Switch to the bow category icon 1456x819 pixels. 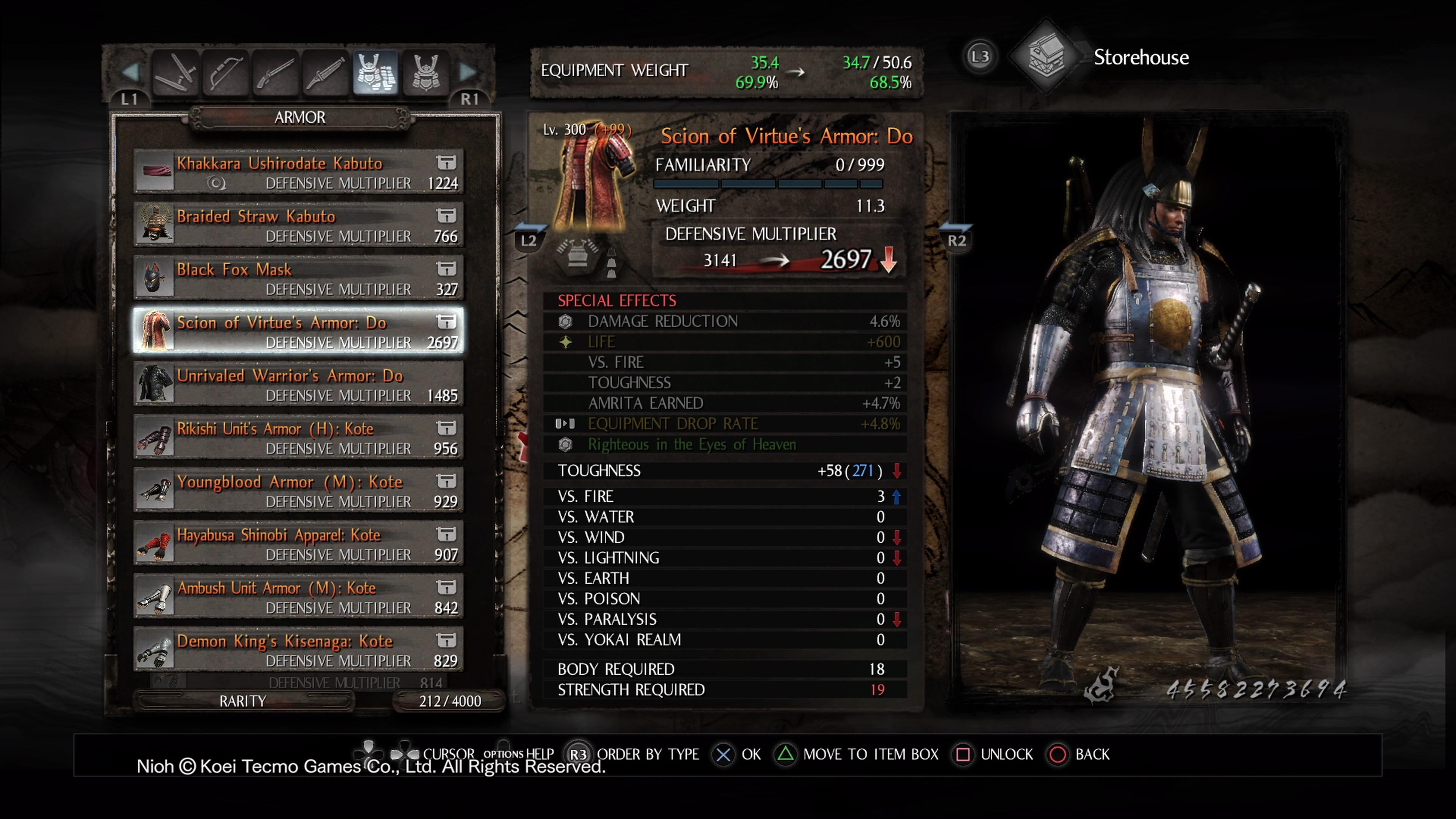pos(226,74)
